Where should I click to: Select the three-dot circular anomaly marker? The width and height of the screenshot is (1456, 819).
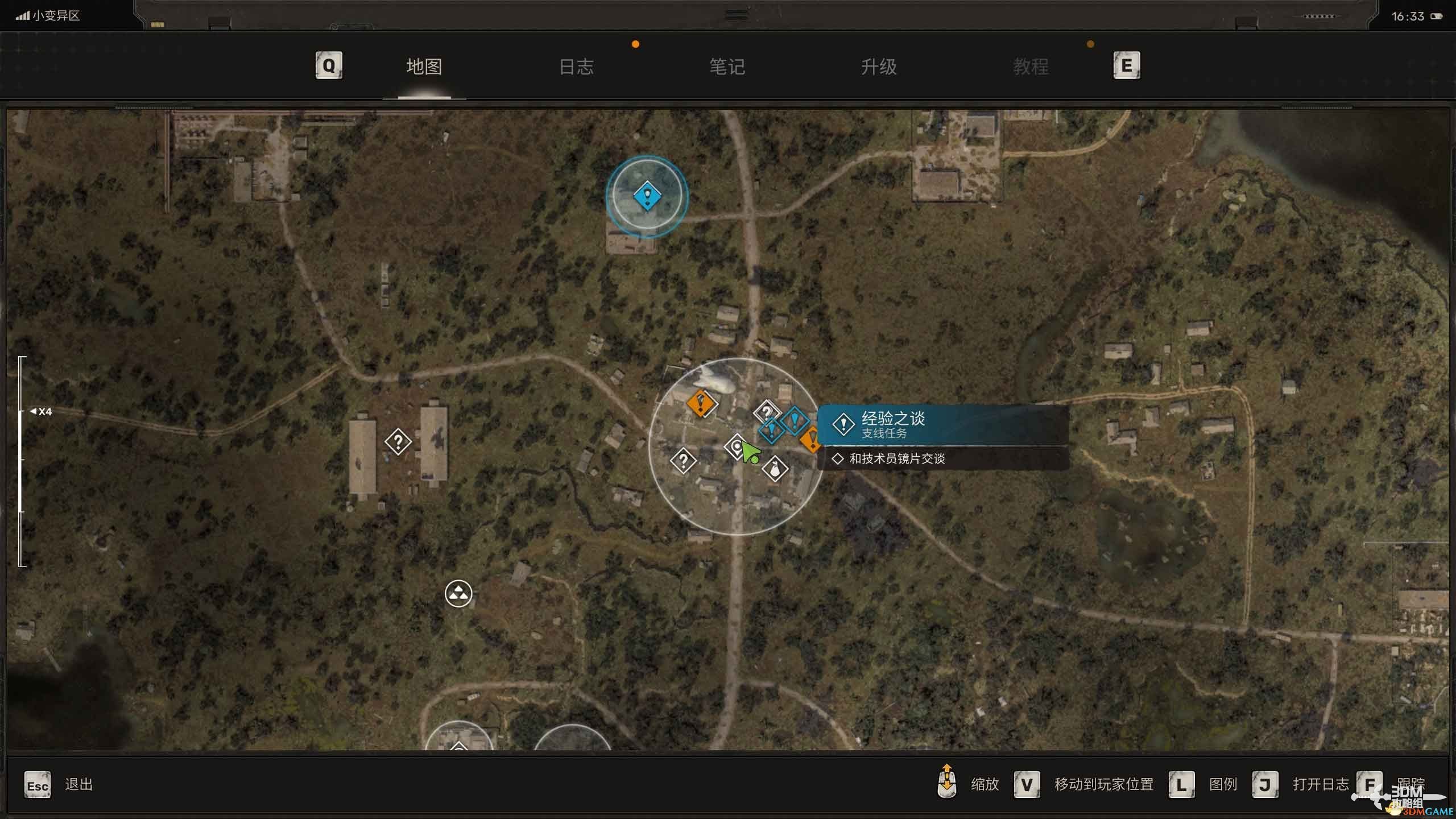[458, 594]
